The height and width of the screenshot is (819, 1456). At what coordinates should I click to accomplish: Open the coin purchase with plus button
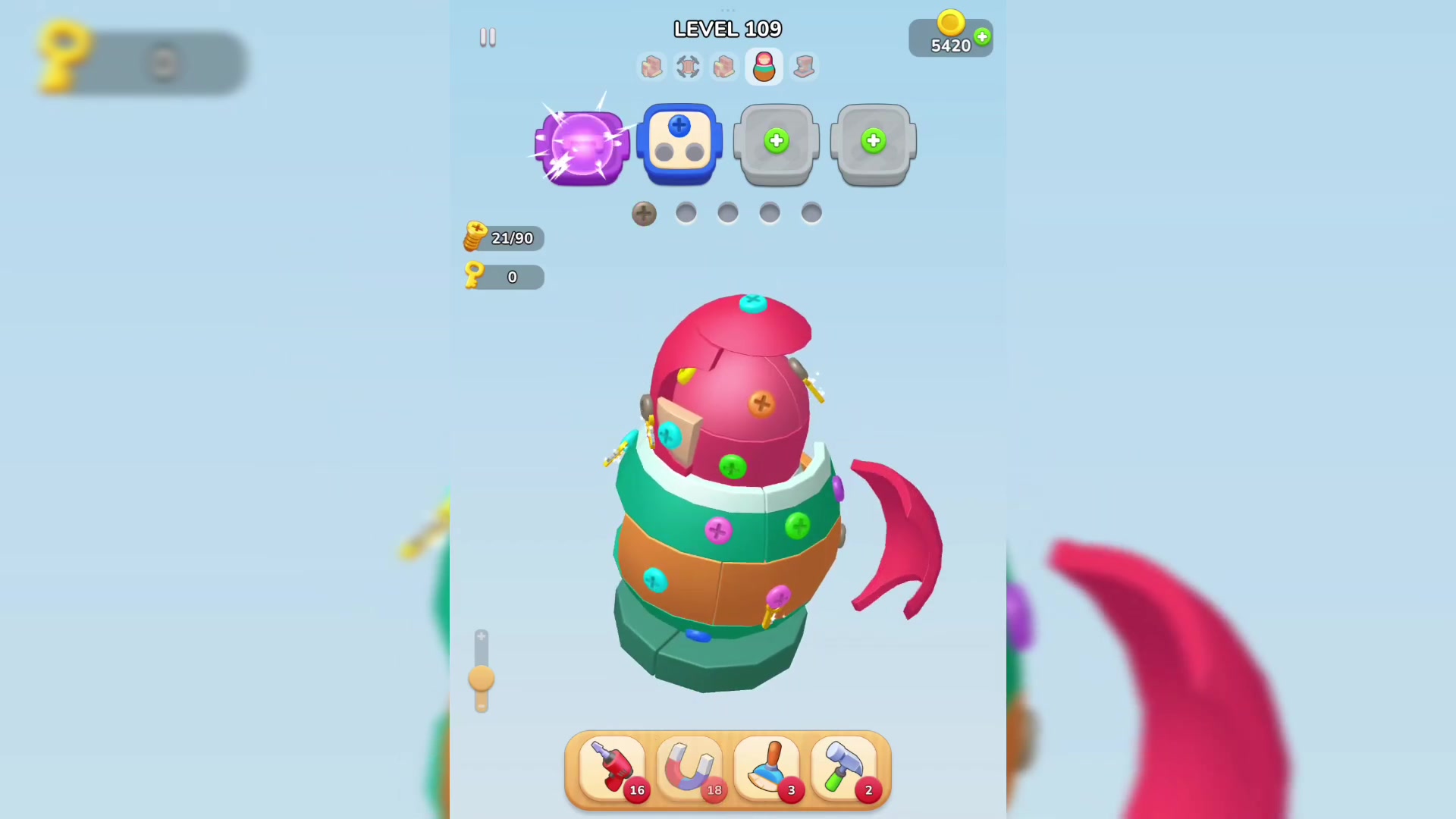tap(982, 36)
